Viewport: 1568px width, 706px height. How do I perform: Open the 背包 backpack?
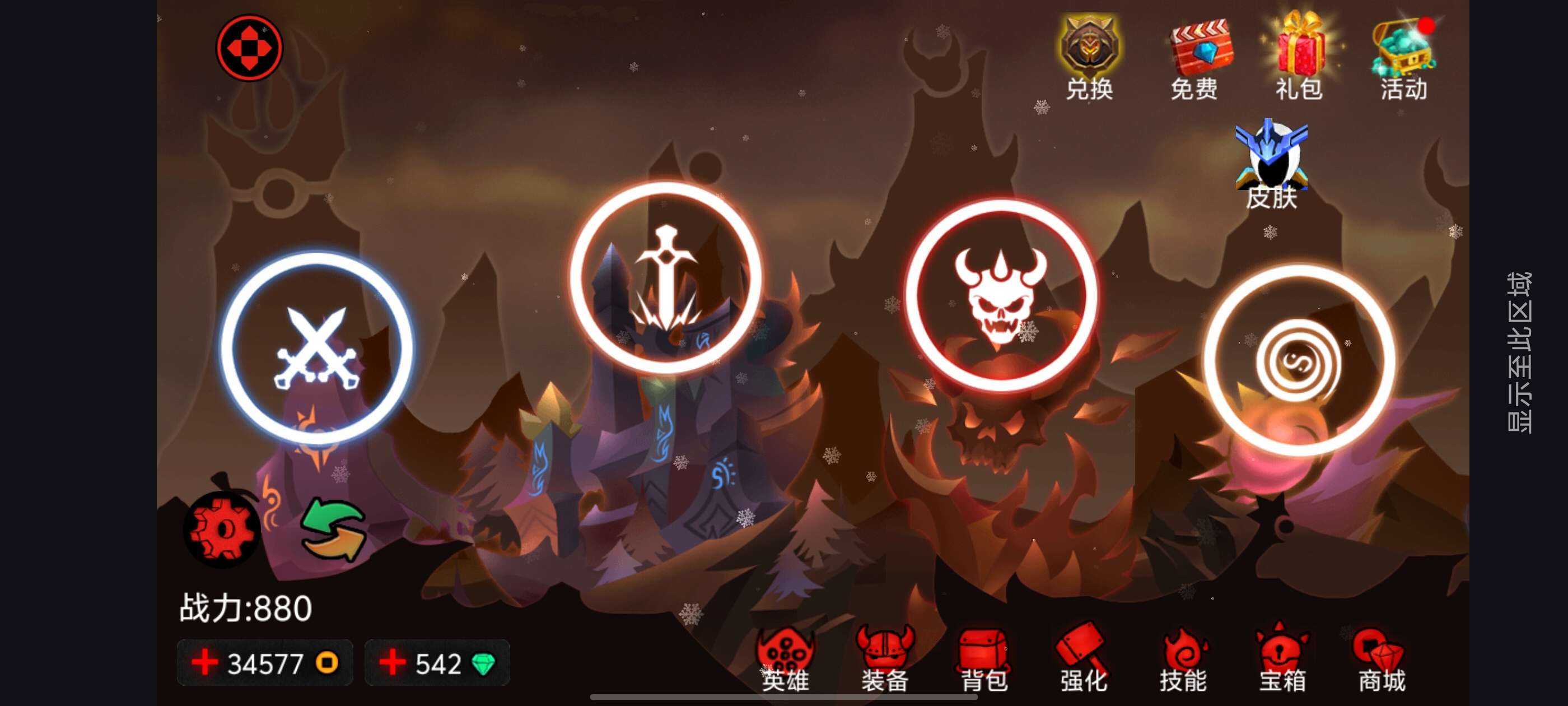[x=984, y=662]
